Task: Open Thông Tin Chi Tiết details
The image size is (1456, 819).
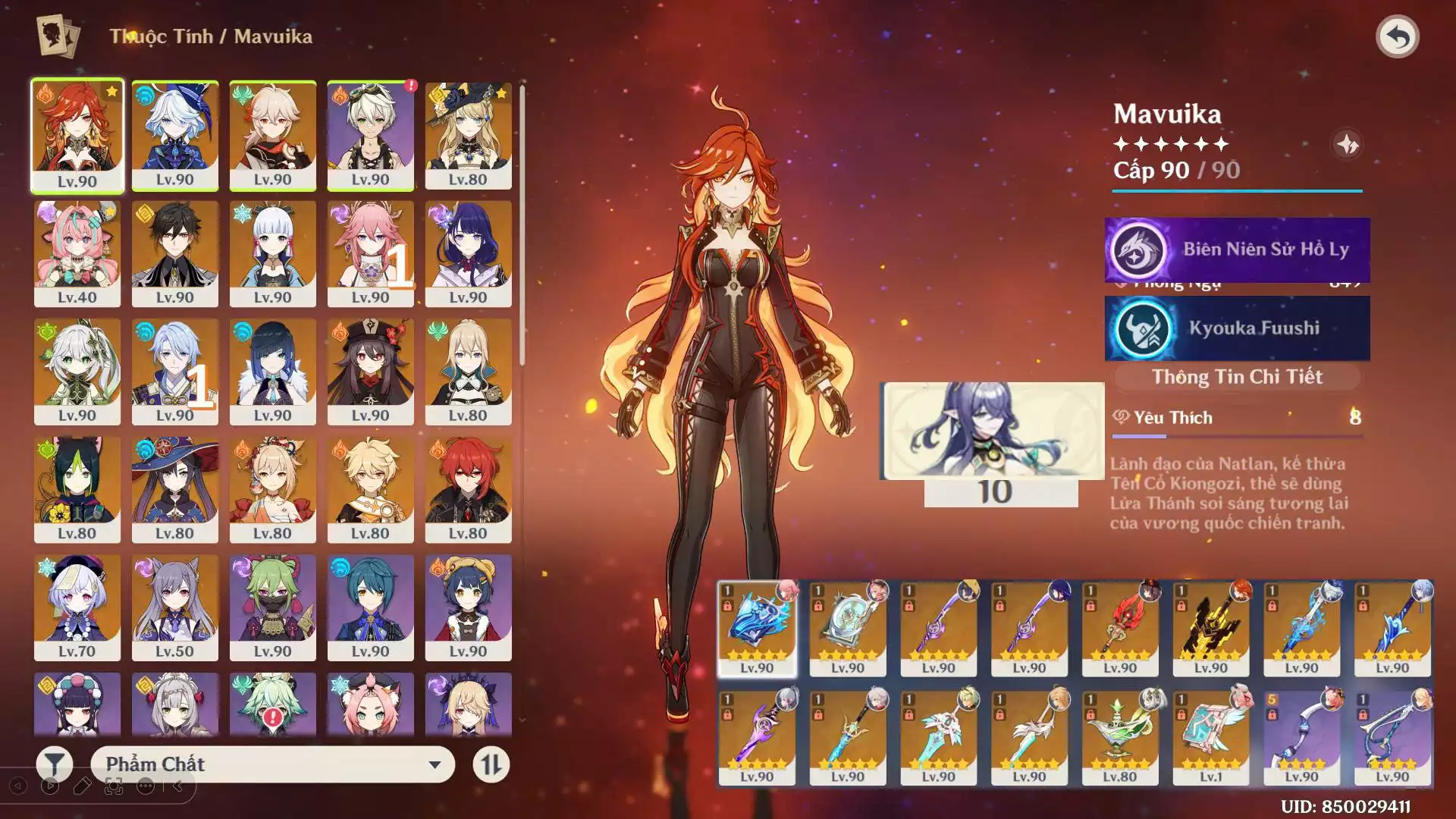Action: click(1237, 377)
